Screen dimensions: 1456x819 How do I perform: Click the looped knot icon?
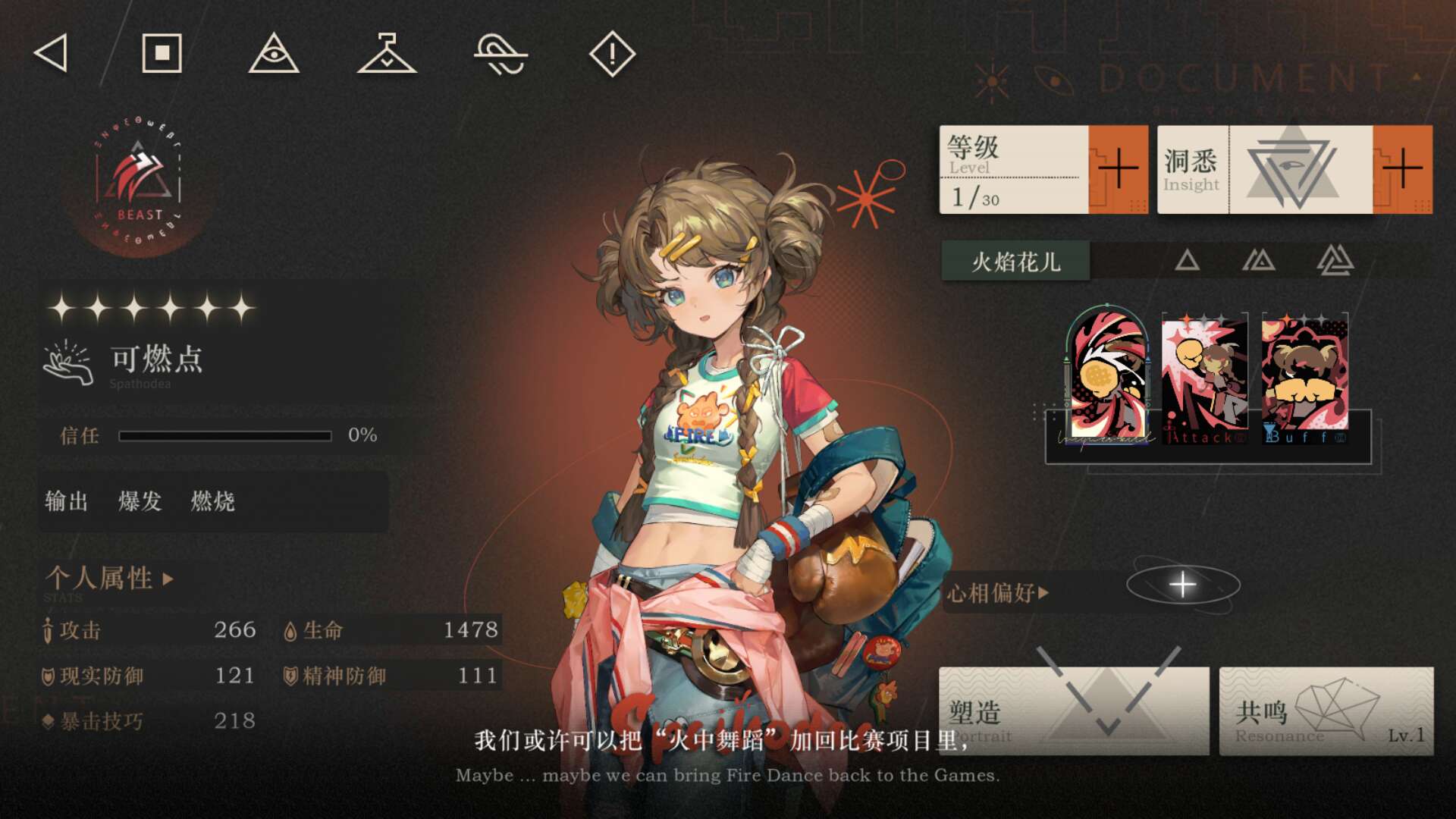coord(500,55)
